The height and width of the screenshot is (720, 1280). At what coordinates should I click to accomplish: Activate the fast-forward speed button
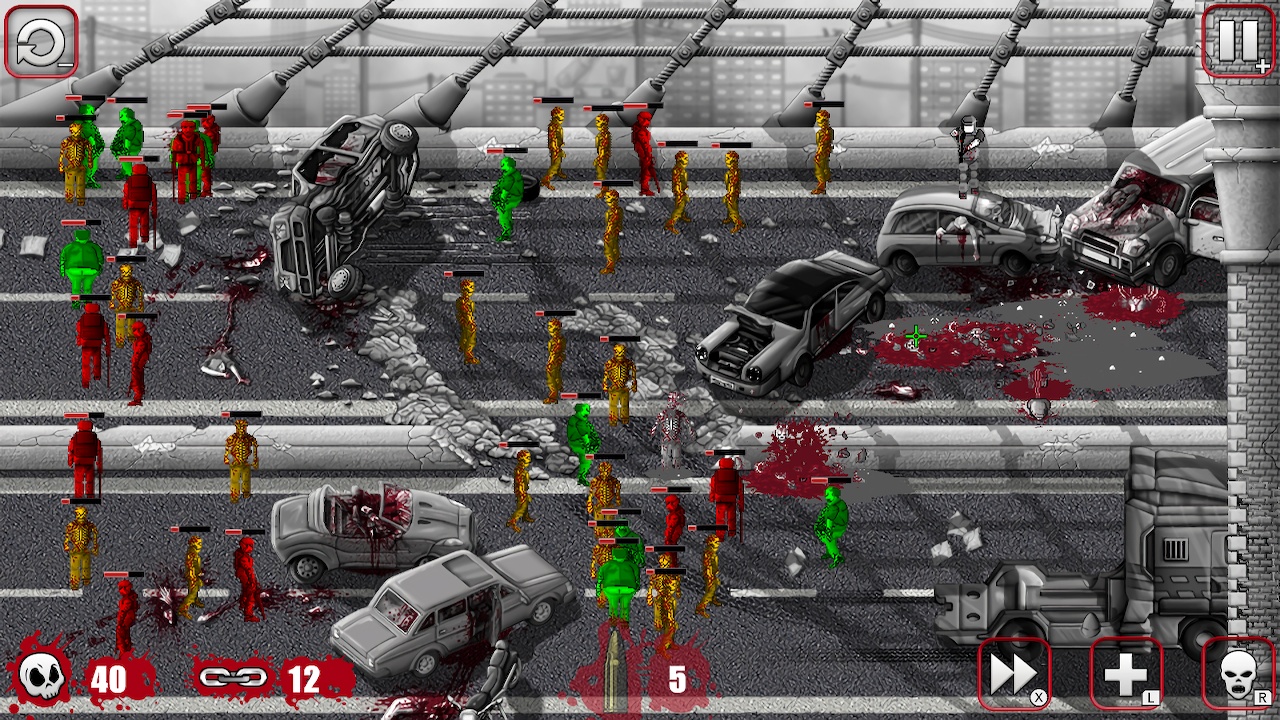click(1014, 674)
